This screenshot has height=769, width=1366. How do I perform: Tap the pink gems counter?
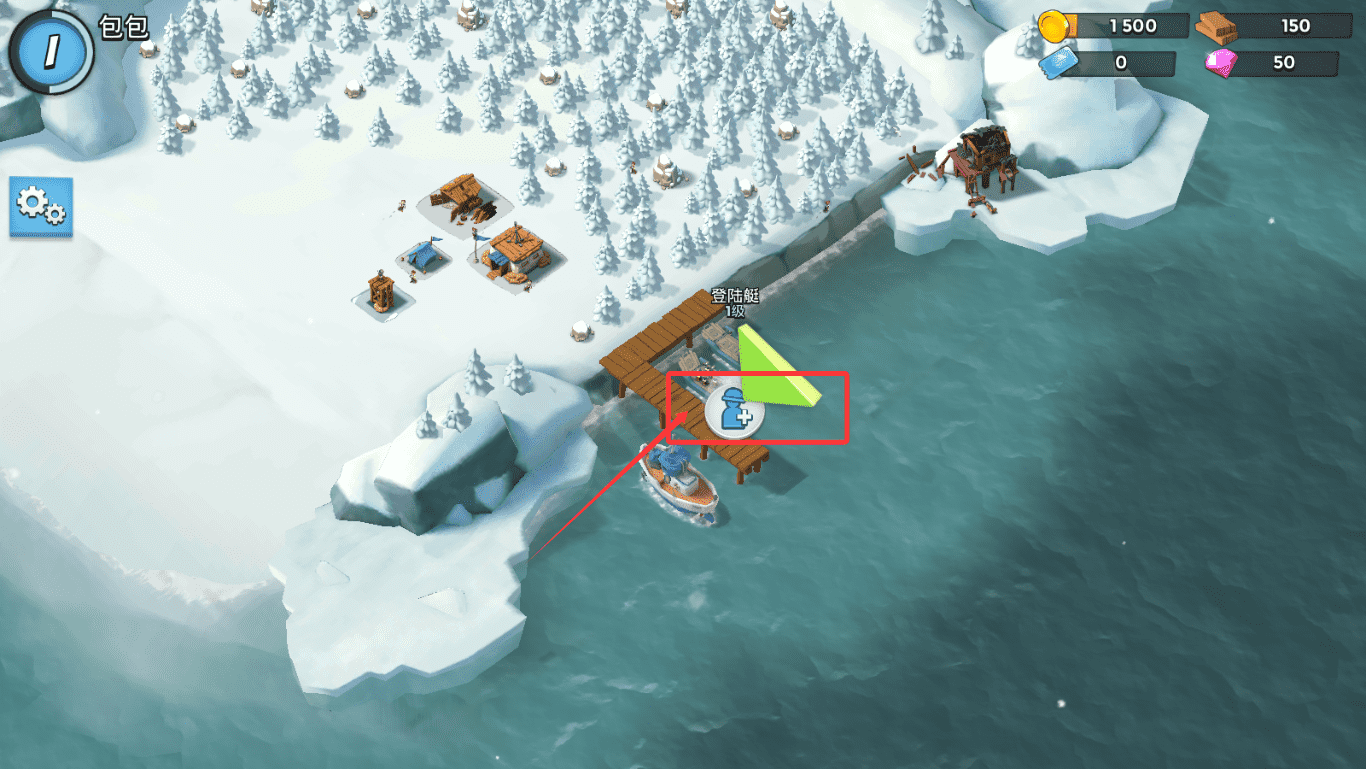tap(1272, 63)
